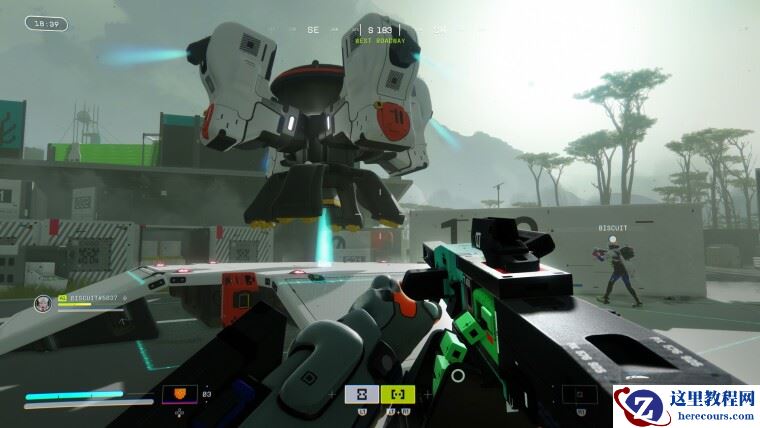Activate the white ability icon
This screenshot has width=760, height=428.
pos(362,395)
